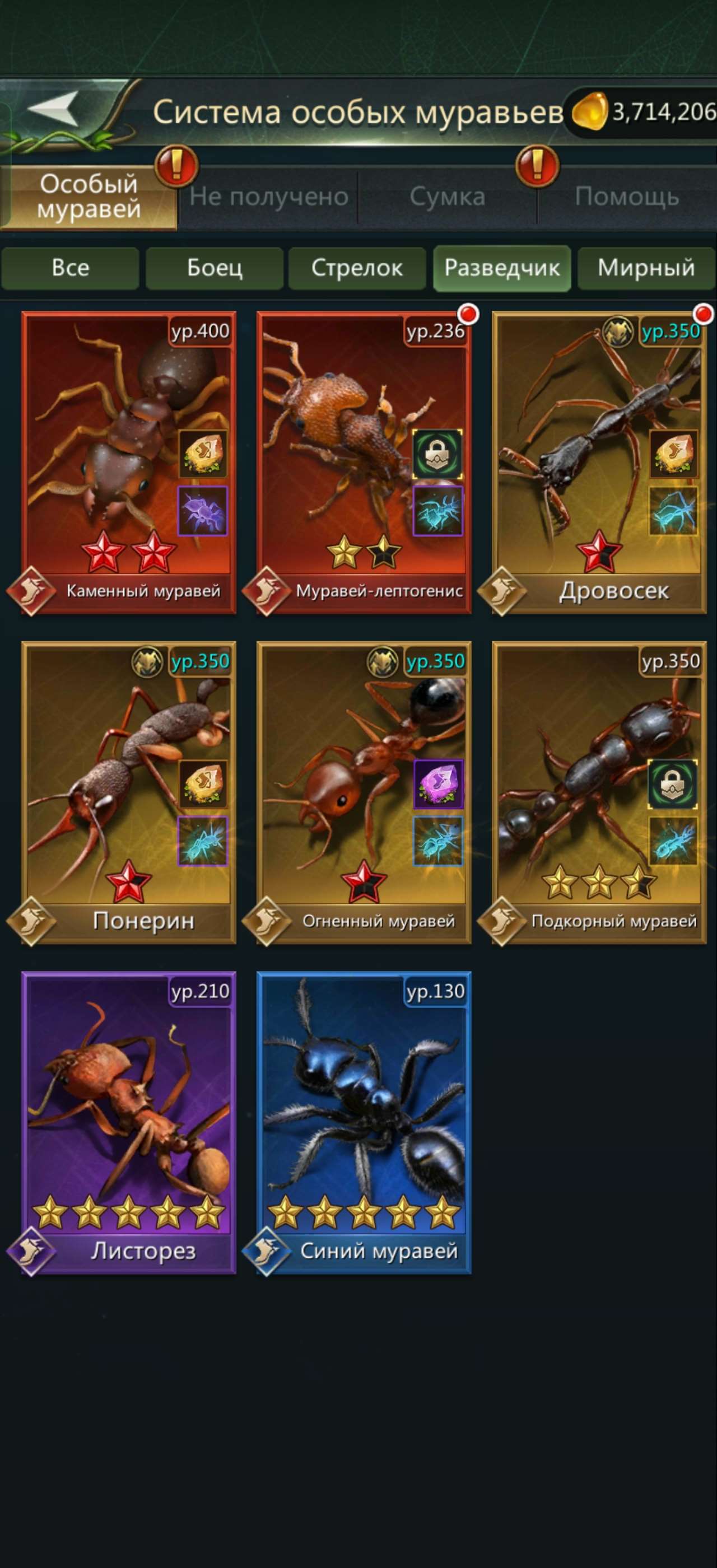Tap the gold resource icon next to 3,714,206
The width and height of the screenshot is (717, 1568).
(589, 110)
